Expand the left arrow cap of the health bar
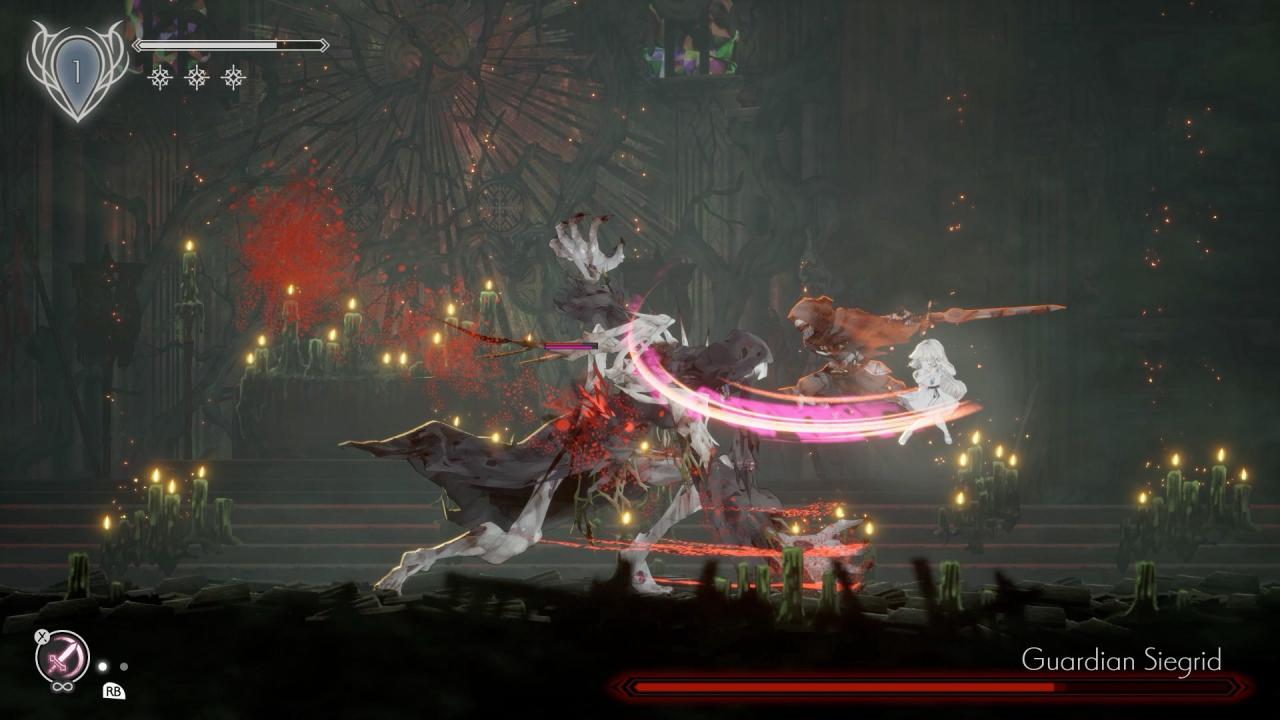1280x720 pixels. pyautogui.click(x=138, y=44)
